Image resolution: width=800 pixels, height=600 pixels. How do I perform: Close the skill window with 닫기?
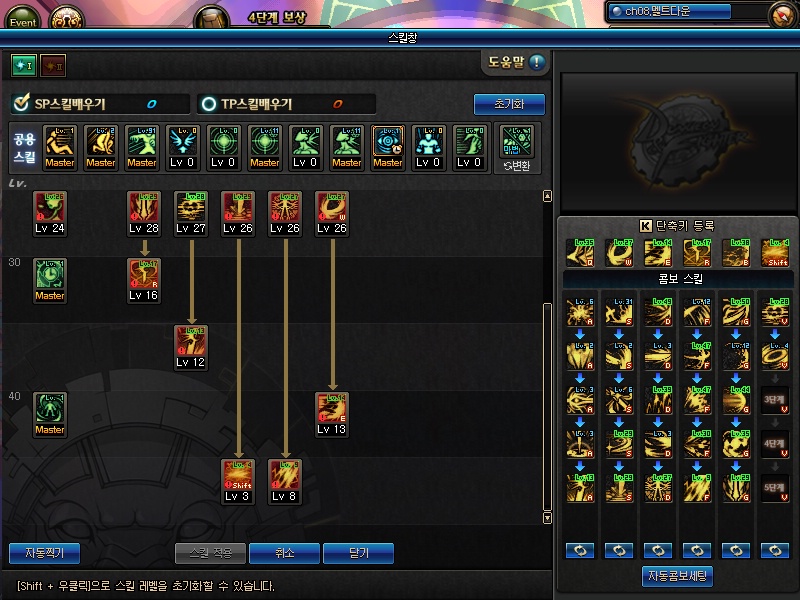point(358,553)
